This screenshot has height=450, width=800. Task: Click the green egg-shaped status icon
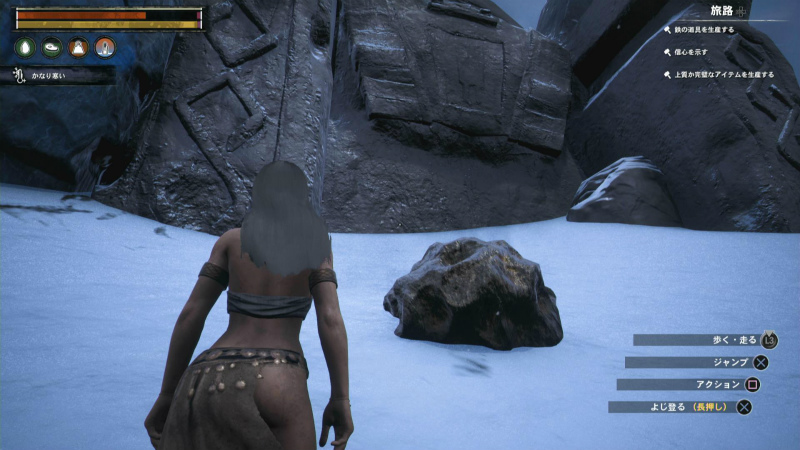coord(26,47)
